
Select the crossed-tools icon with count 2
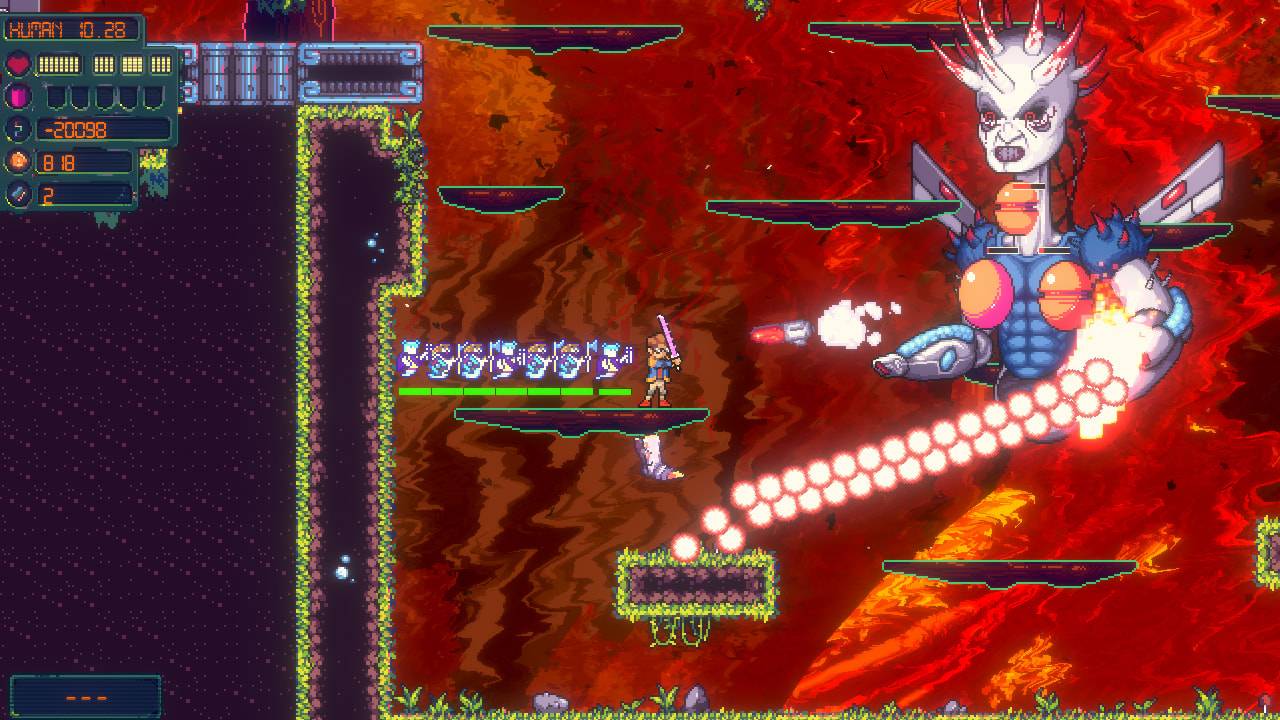(18, 193)
